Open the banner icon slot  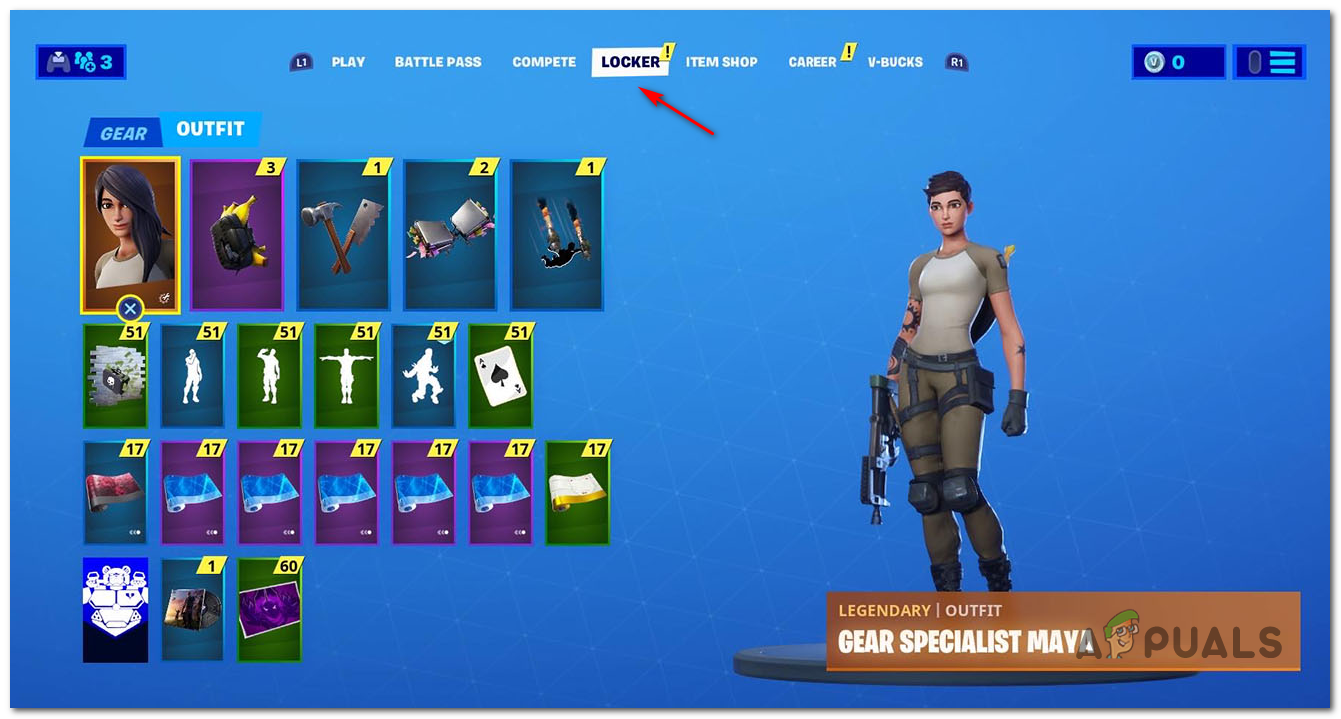coord(116,610)
